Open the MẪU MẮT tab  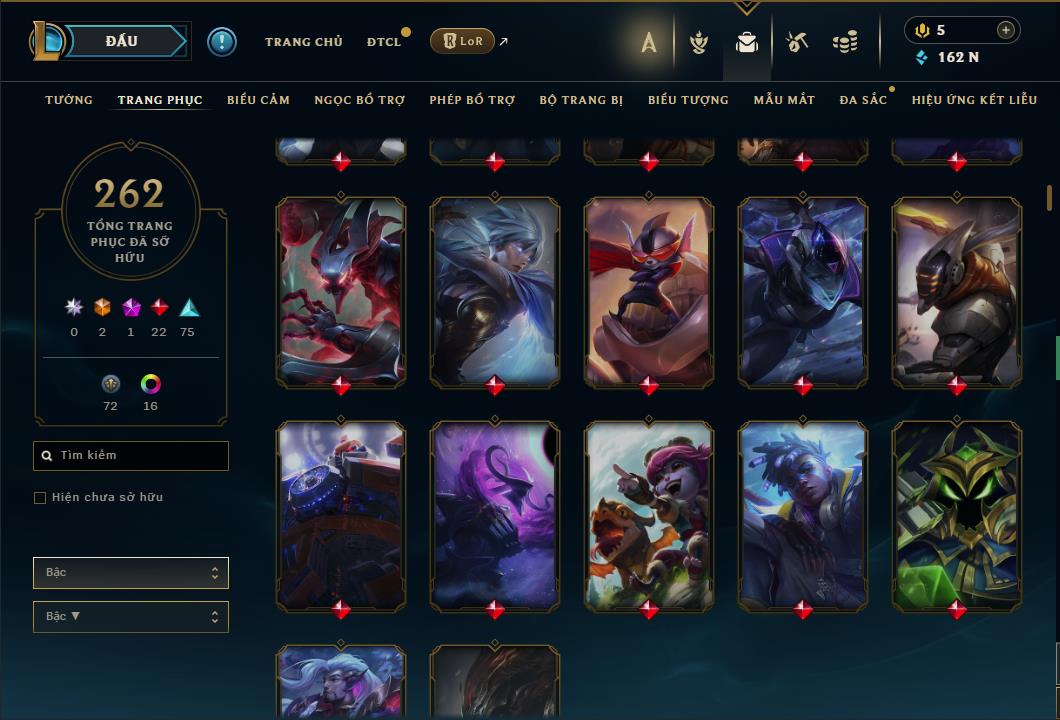[x=784, y=100]
